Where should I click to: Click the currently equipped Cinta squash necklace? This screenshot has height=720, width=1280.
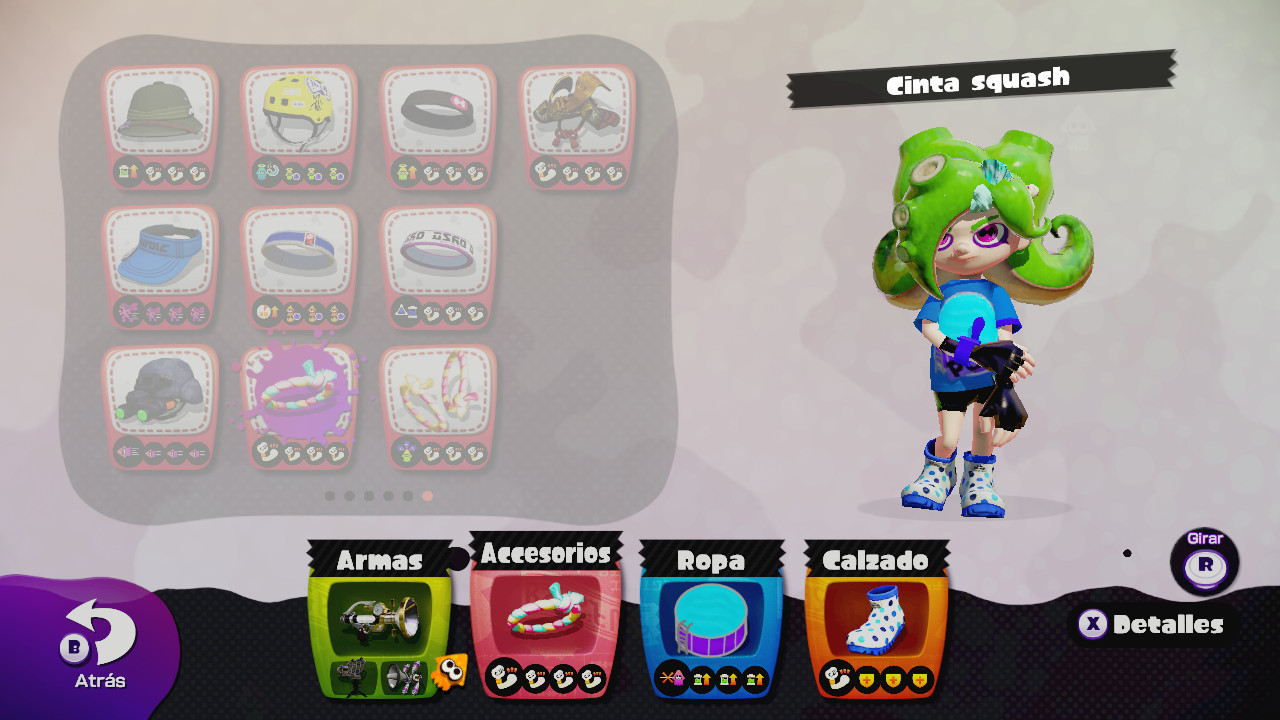(299, 394)
